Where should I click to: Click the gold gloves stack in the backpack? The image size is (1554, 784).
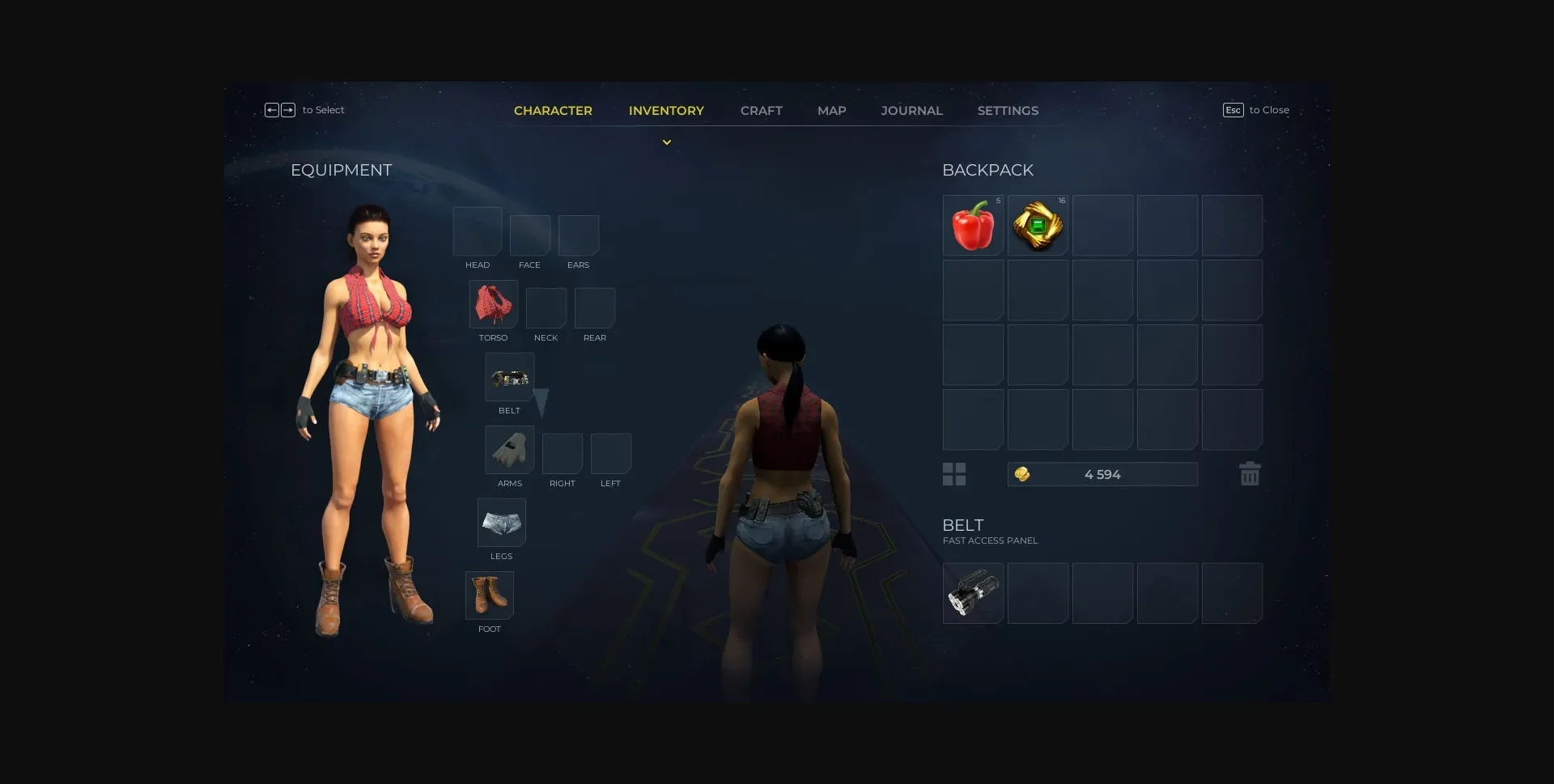(1038, 225)
